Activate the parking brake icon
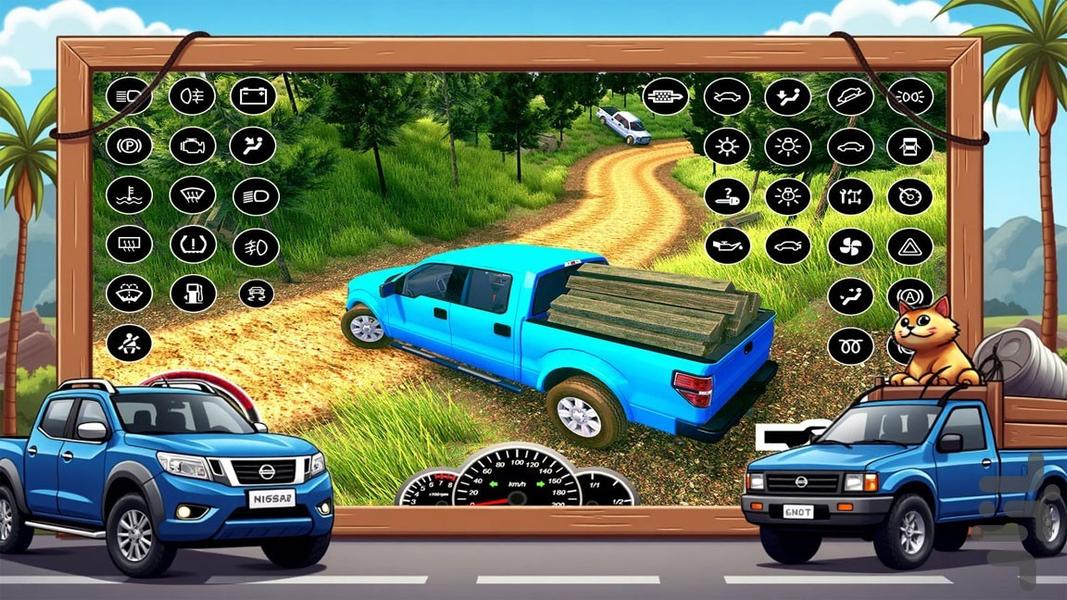This screenshot has width=1067, height=600. click(129, 145)
